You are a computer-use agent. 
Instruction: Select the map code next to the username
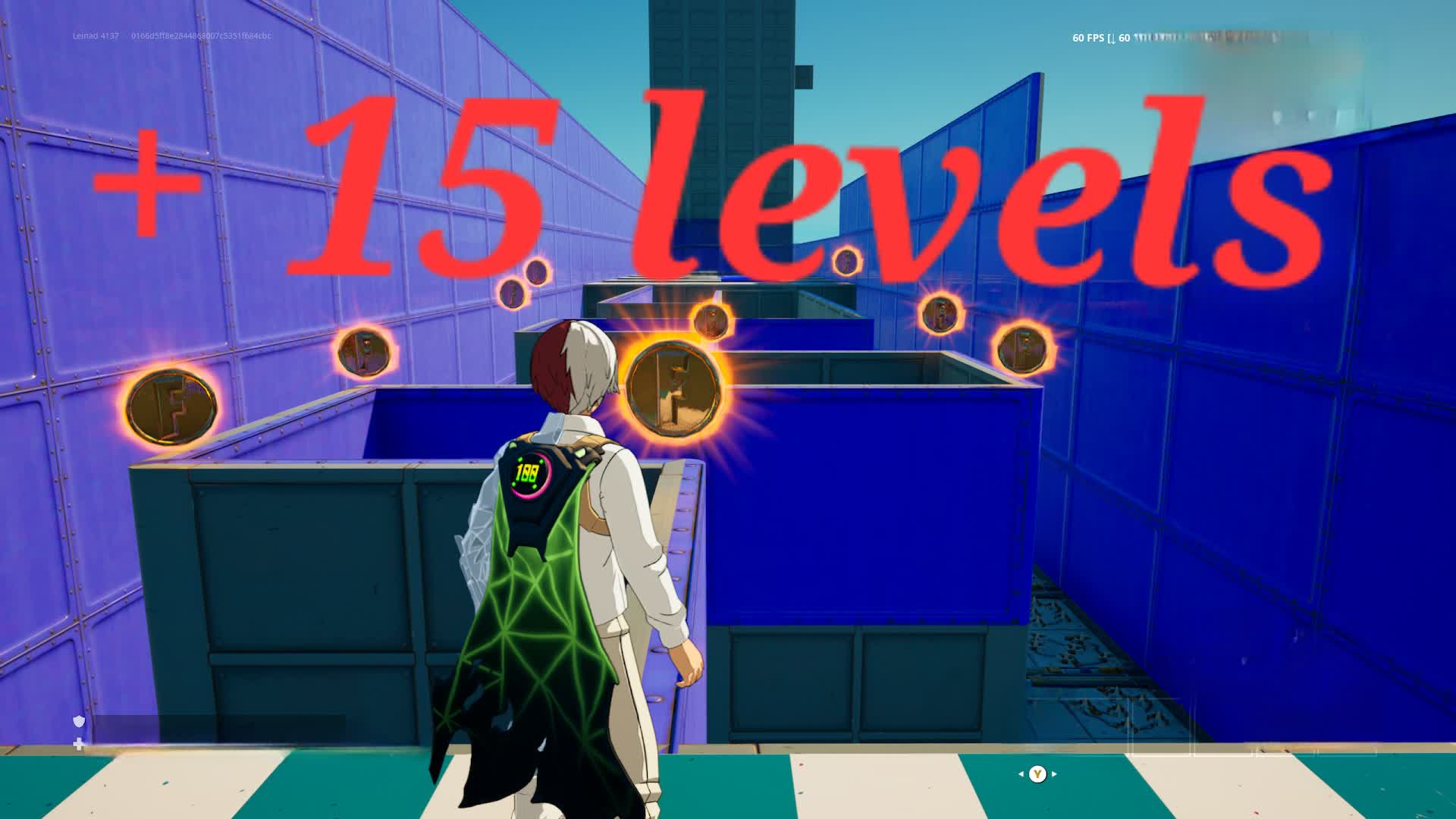[x=201, y=35]
